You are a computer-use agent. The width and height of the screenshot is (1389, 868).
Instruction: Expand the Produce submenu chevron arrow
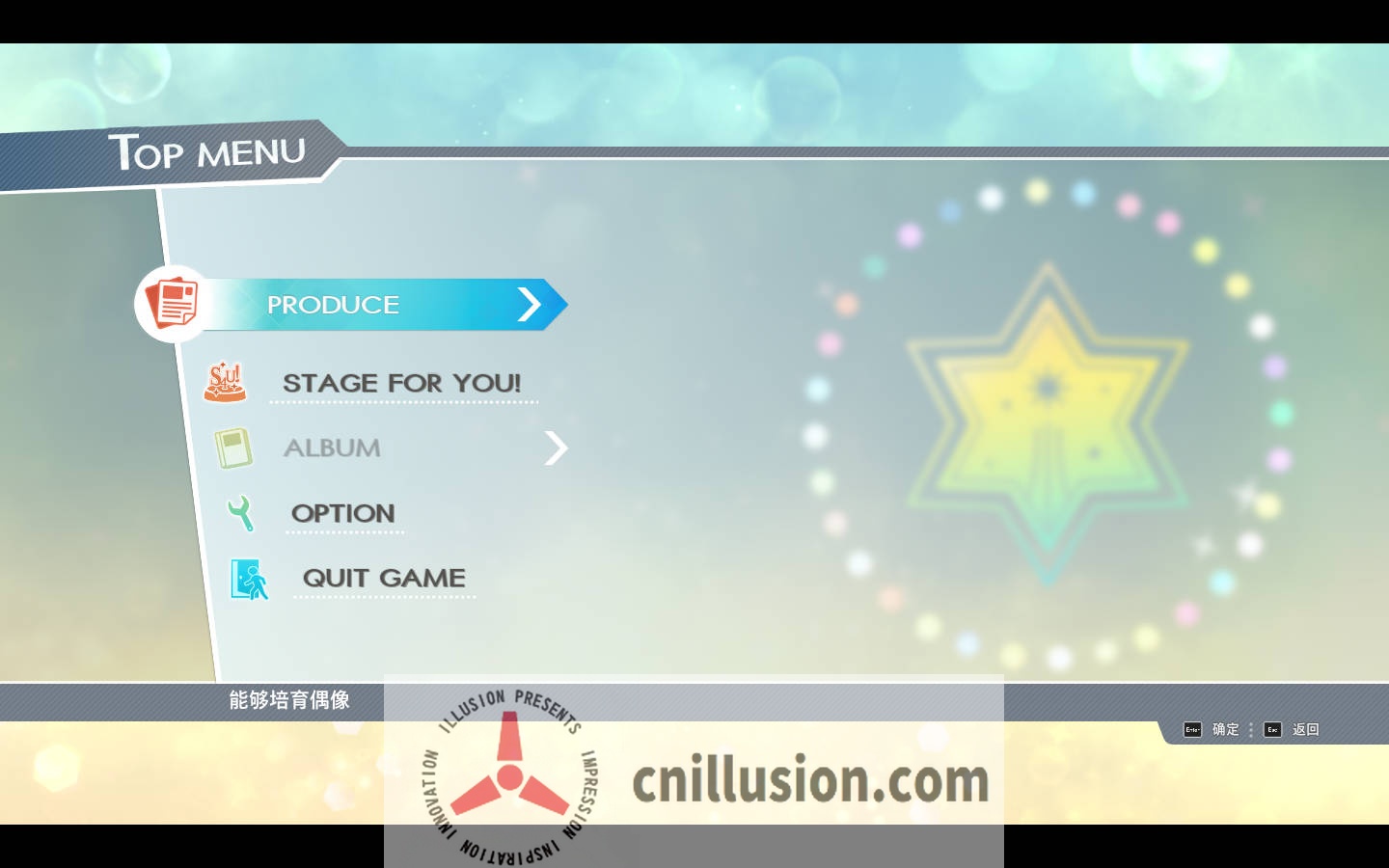coord(531,304)
